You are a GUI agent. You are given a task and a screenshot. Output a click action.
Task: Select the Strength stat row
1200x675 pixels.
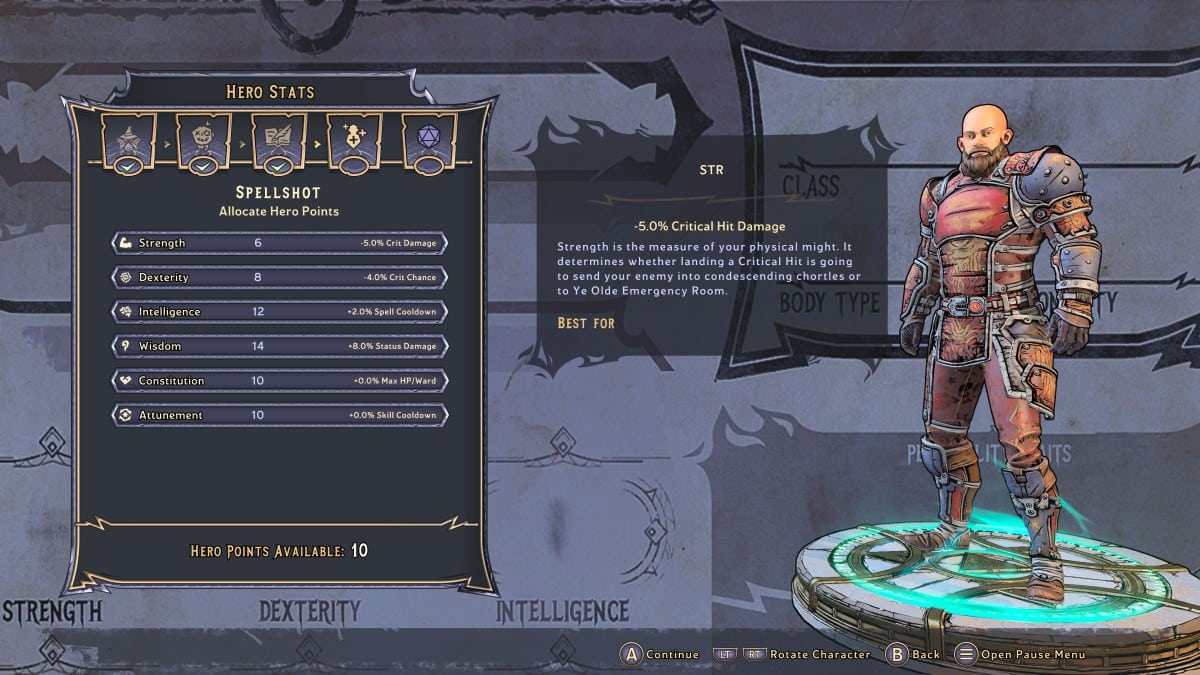pos(279,243)
